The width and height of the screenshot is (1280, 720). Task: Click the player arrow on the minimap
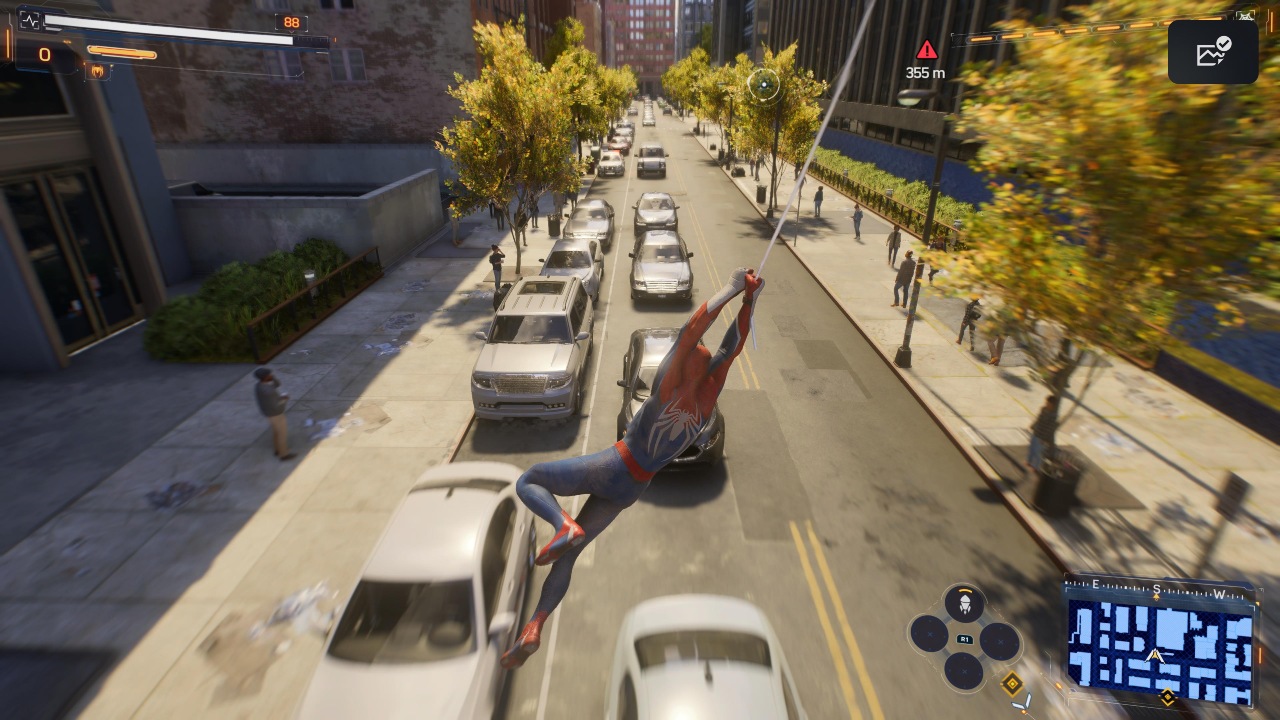tap(1155, 656)
